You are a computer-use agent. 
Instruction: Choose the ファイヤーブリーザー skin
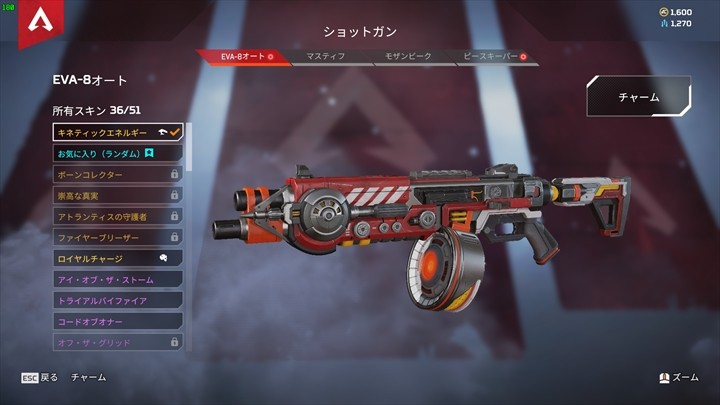118,237
